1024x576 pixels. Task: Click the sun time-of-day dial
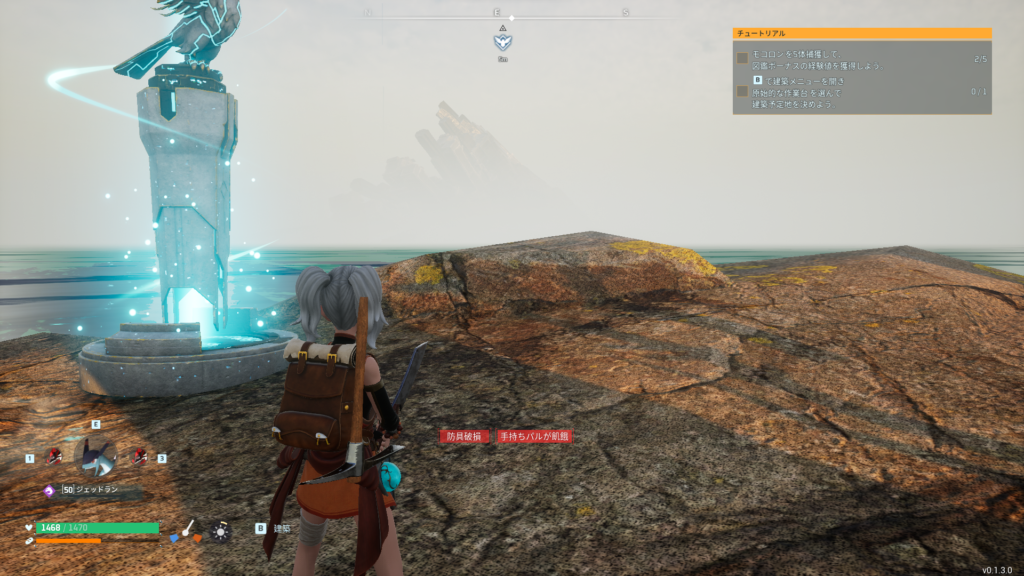(x=219, y=531)
